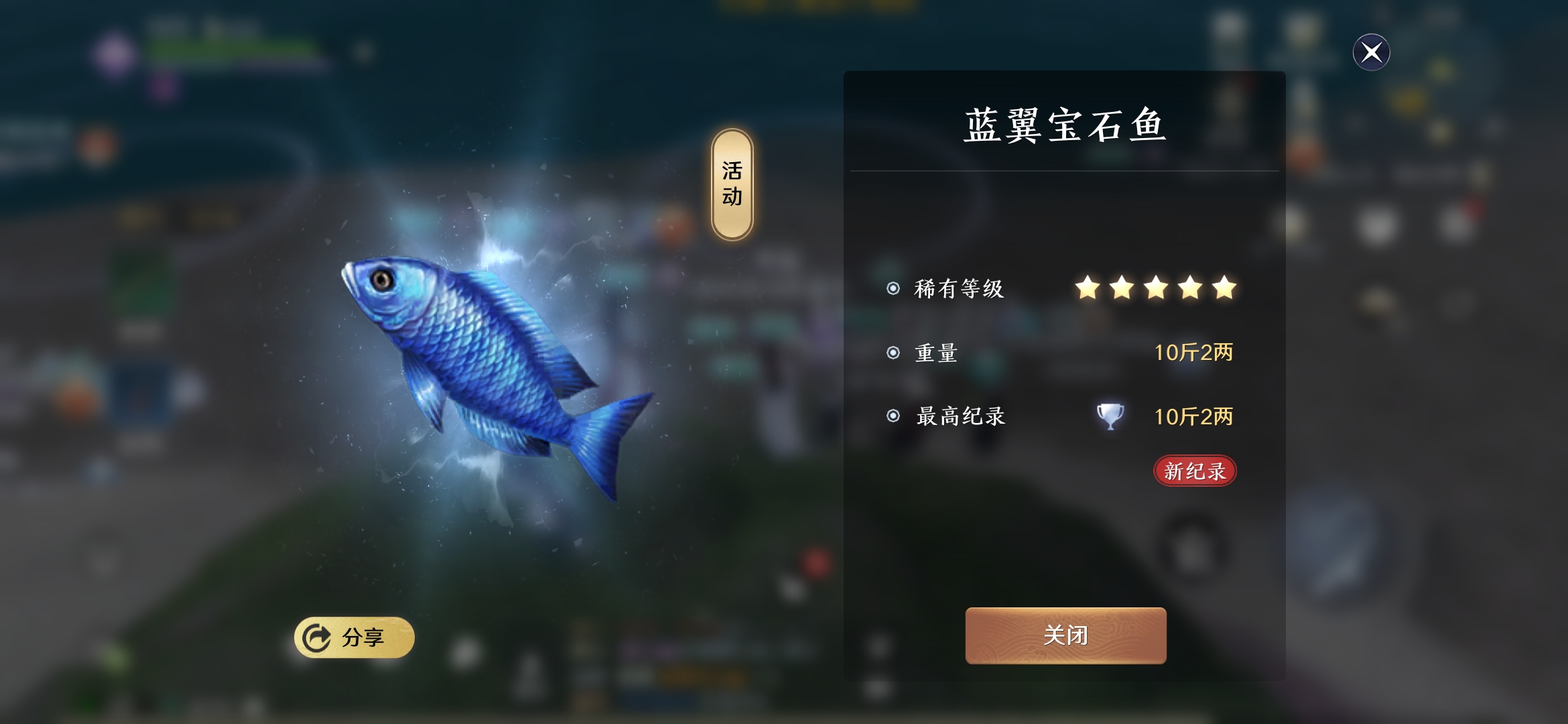Viewport: 1568px width, 724px height.
Task: Expand the 最高纪录 record entry
Action: click(x=962, y=416)
